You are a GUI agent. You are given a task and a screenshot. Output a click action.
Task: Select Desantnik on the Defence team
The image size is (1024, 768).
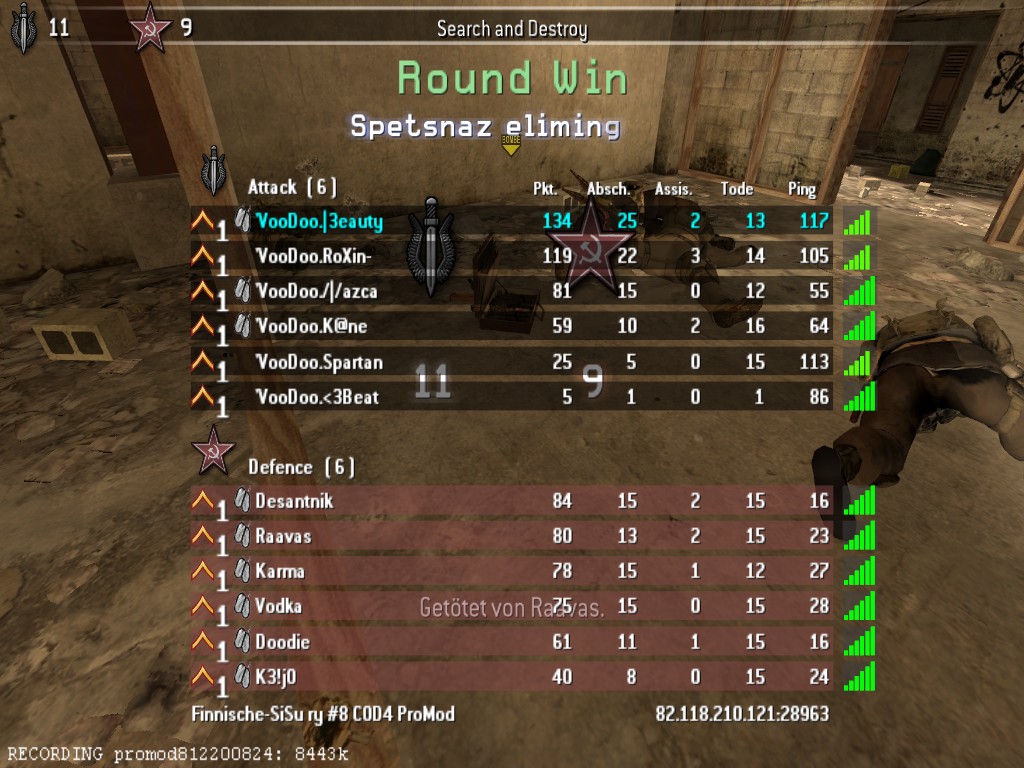pos(294,501)
